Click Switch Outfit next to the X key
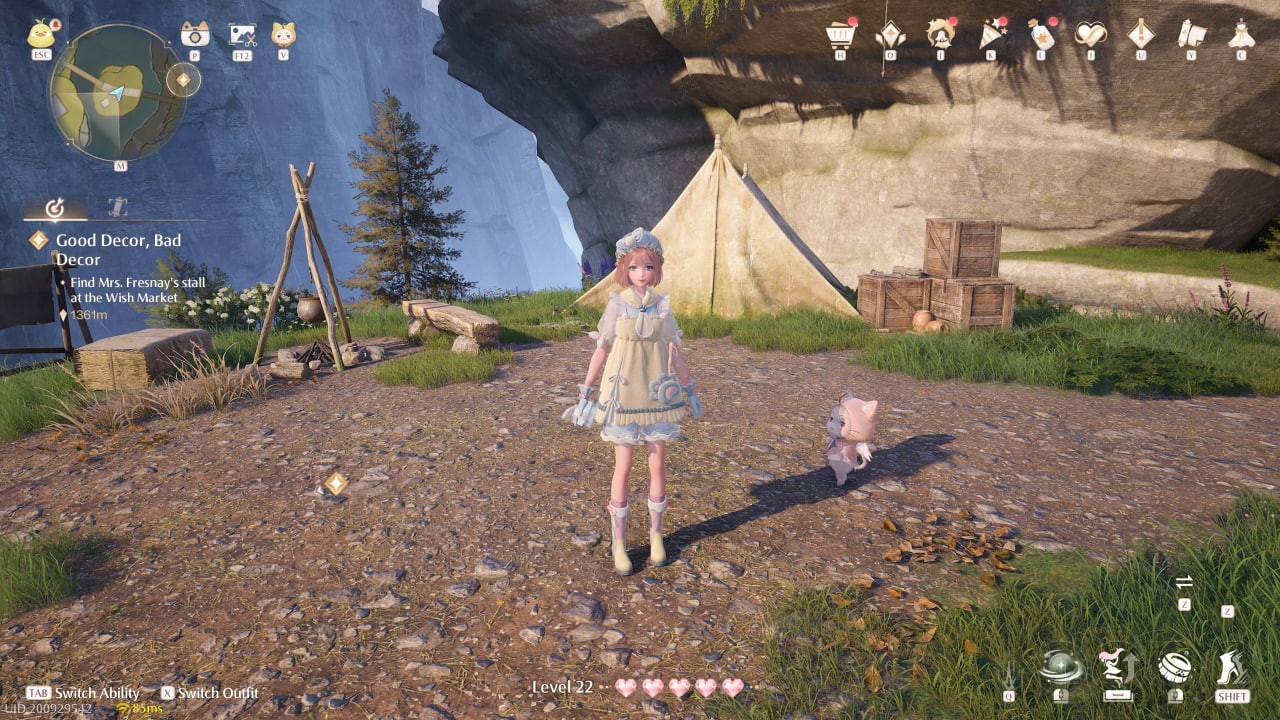Screen dimensions: 1280x720 click(x=218, y=693)
